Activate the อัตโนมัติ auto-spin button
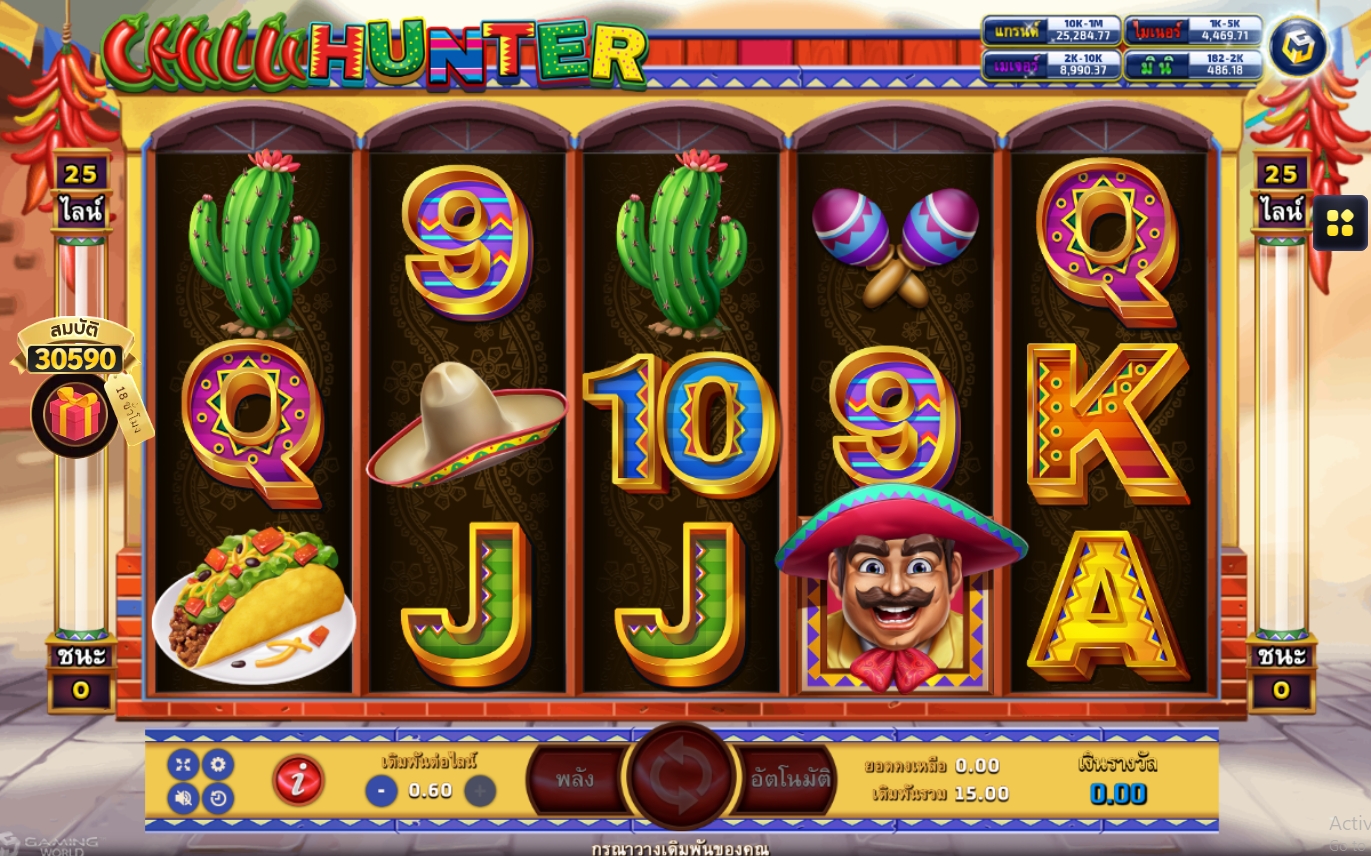Viewport: 1371px width, 856px height. click(790, 779)
